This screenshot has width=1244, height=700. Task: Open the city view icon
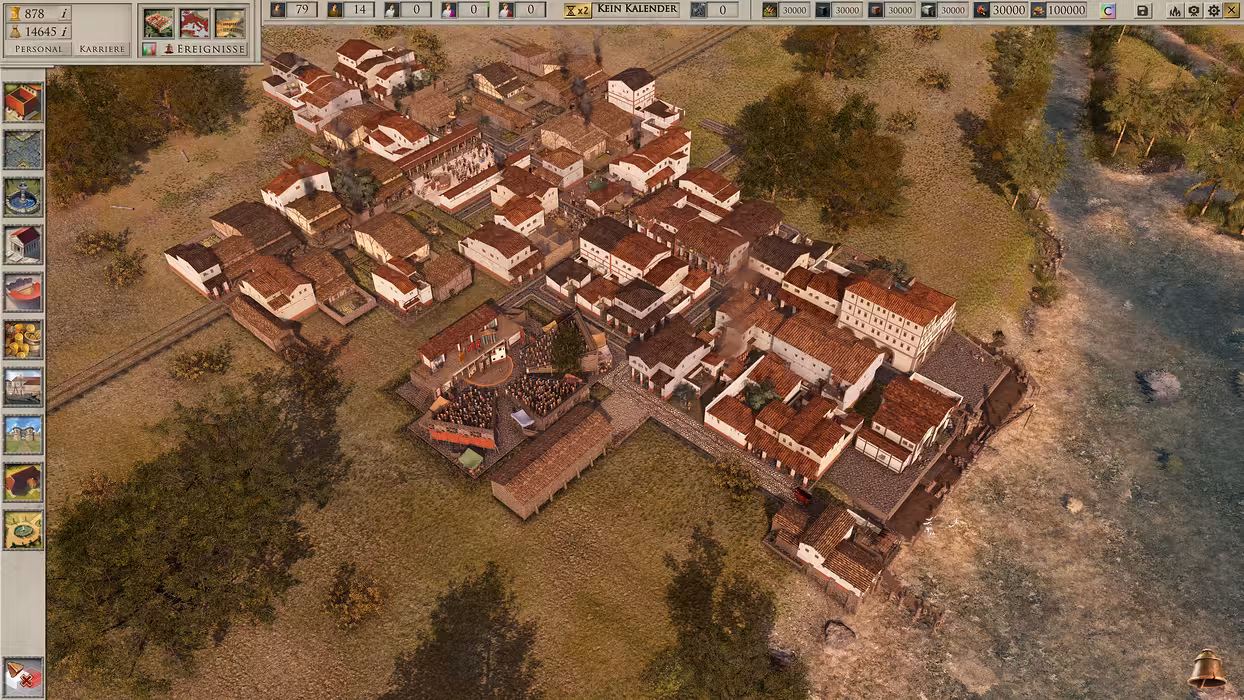(158, 22)
